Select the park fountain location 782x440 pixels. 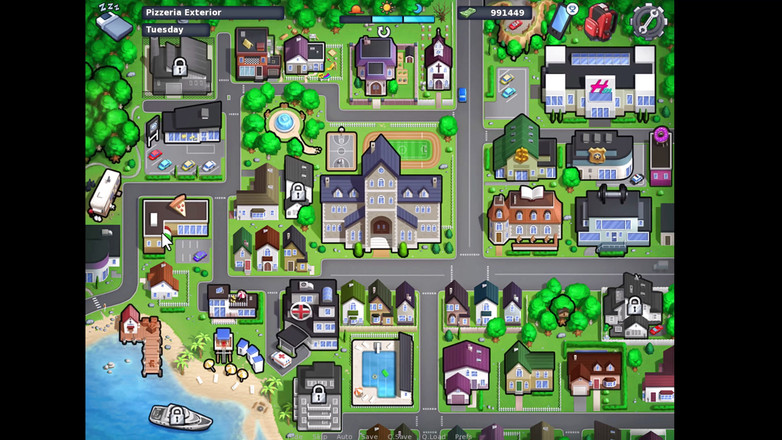point(284,124)
